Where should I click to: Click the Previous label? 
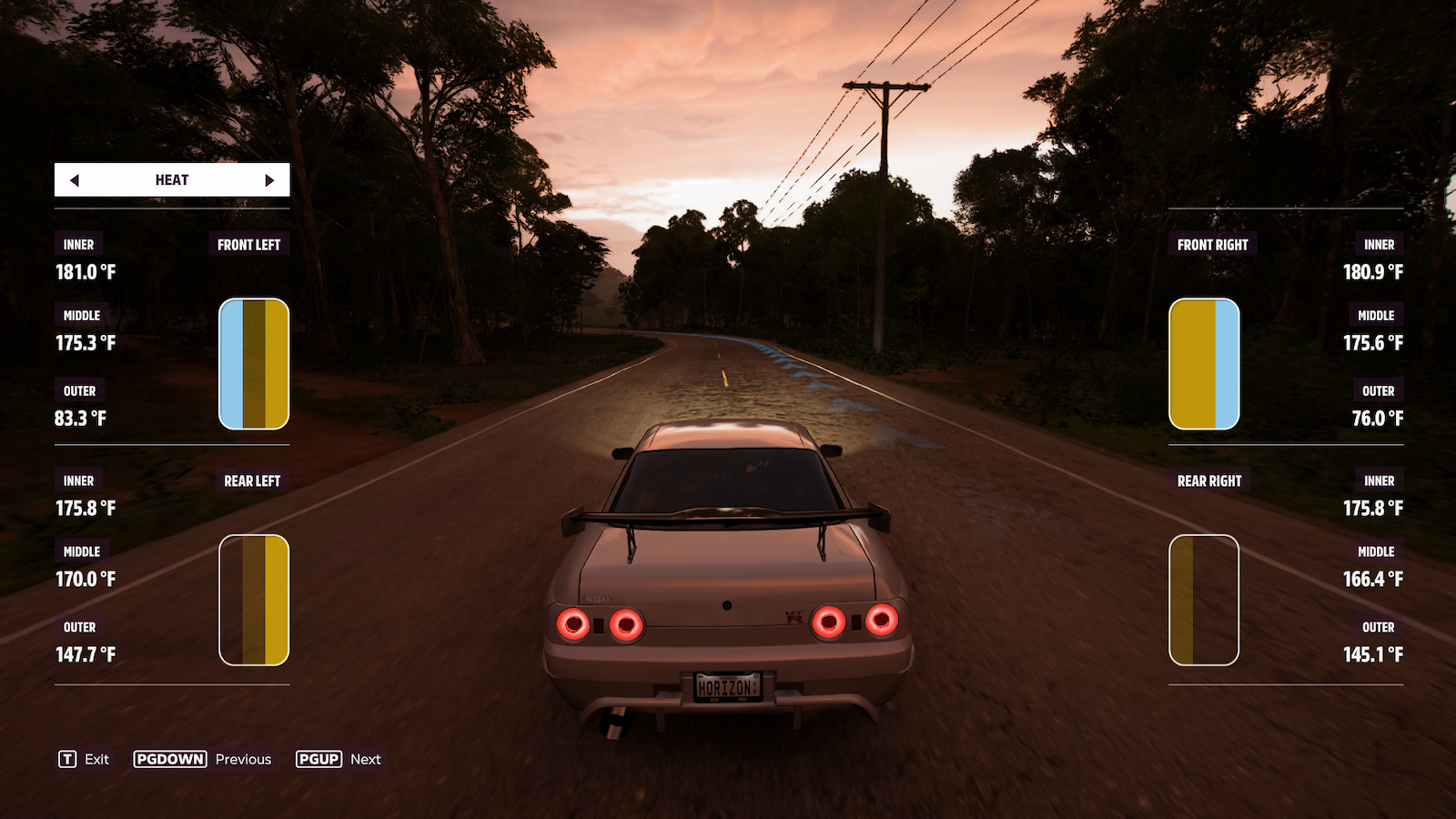[242, 758]
